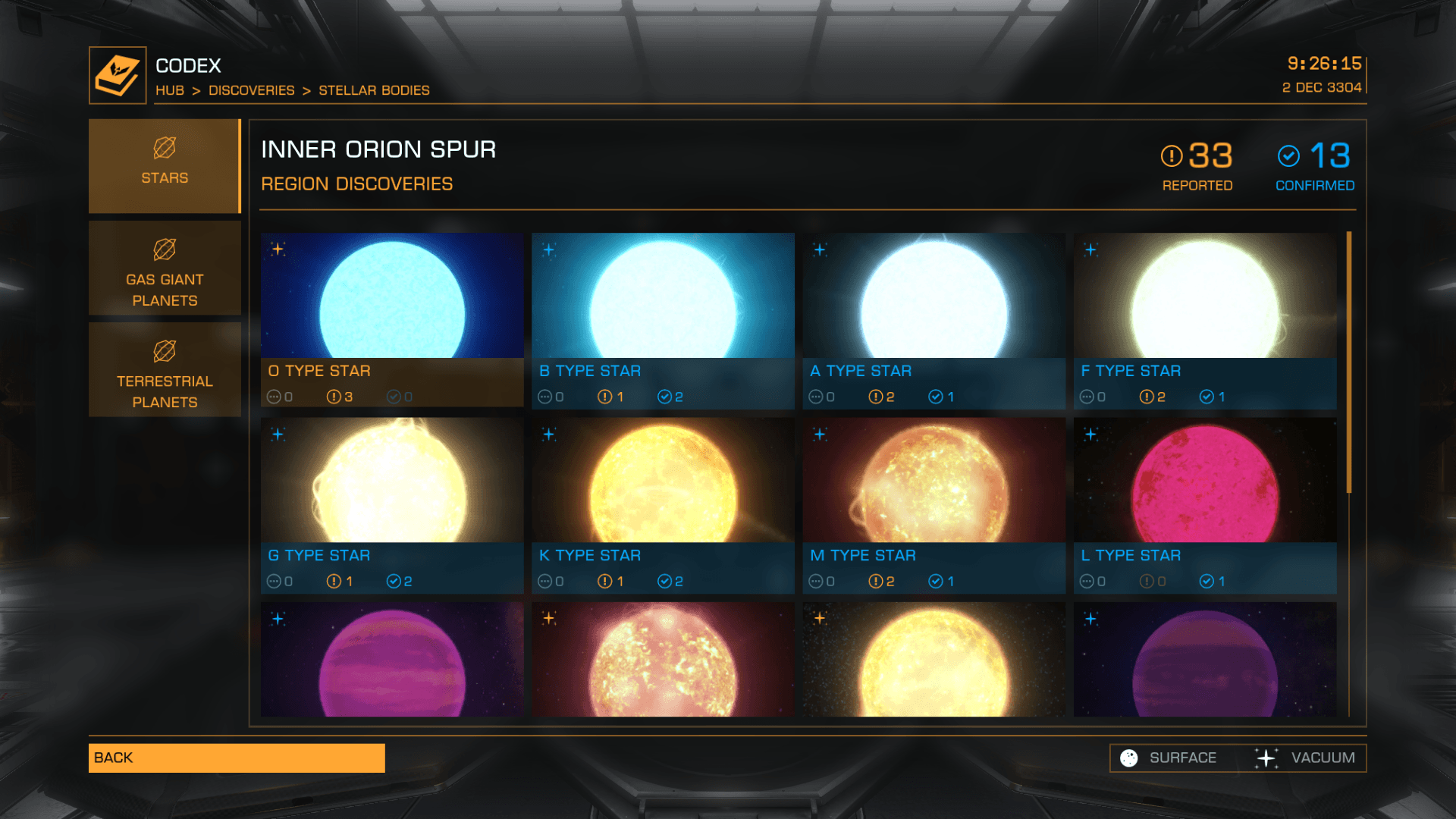Image resolution: width=1456 pixels, height=819 pixels.
Task: Select the Terrestrial Planets category icon
Action: click(165, 350)
